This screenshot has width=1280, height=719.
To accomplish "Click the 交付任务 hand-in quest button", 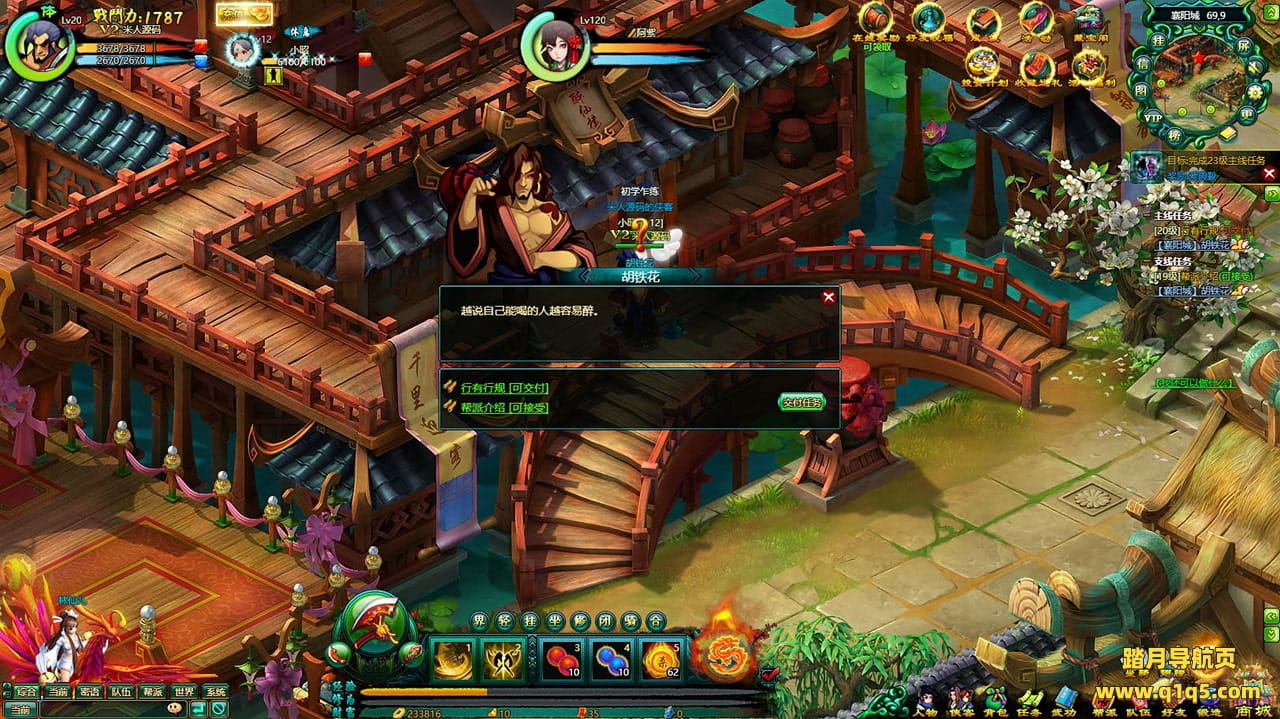I will pos(802,402).
